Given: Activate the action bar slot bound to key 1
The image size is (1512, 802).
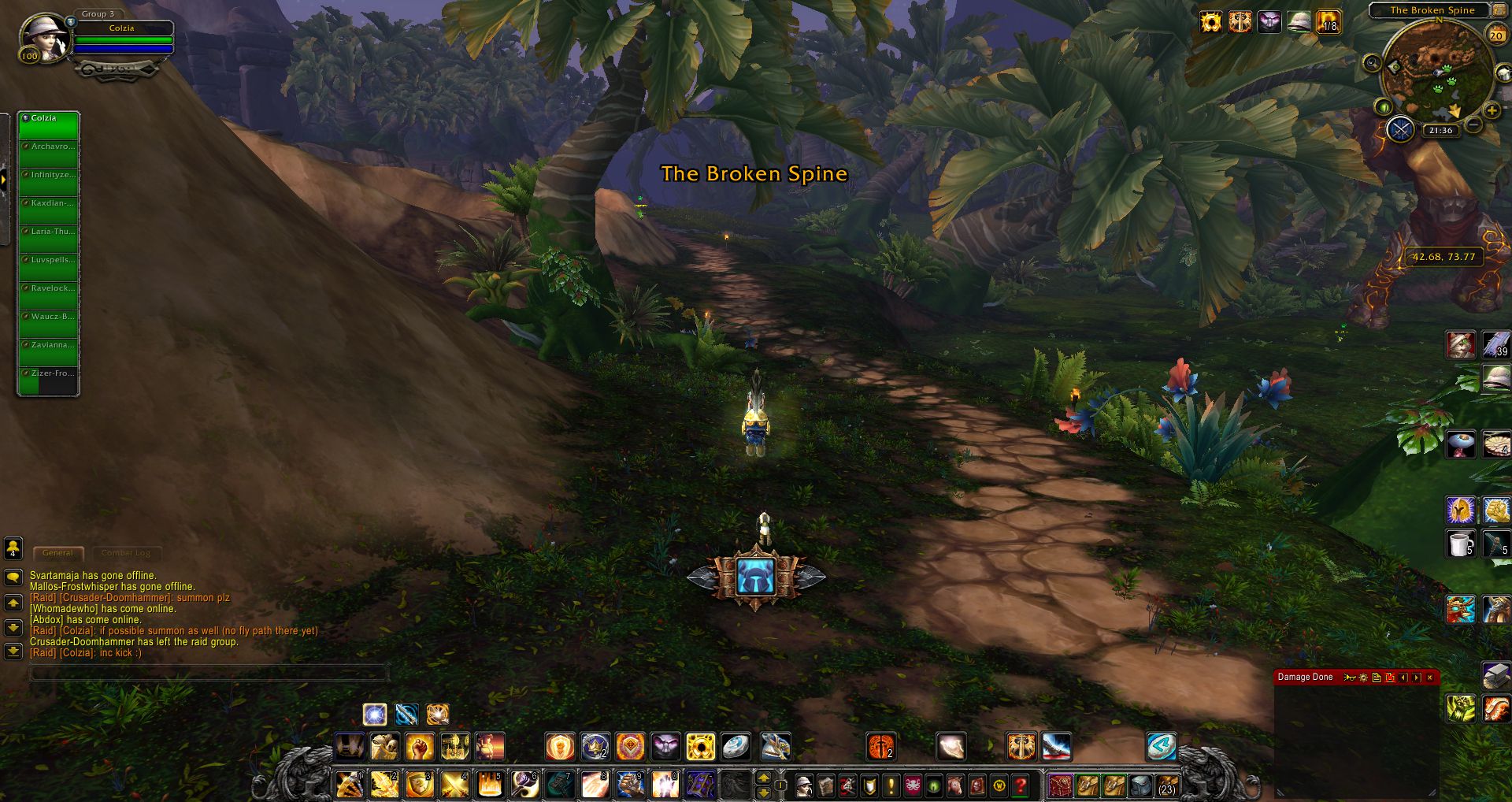Looking at the screenshot, I should (x=350, y=785).
